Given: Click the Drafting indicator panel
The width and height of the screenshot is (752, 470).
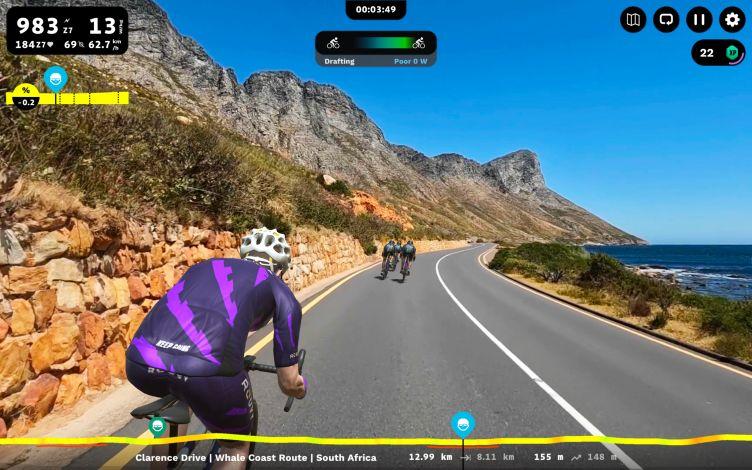Looking at the screenshot, I should 375,48.
